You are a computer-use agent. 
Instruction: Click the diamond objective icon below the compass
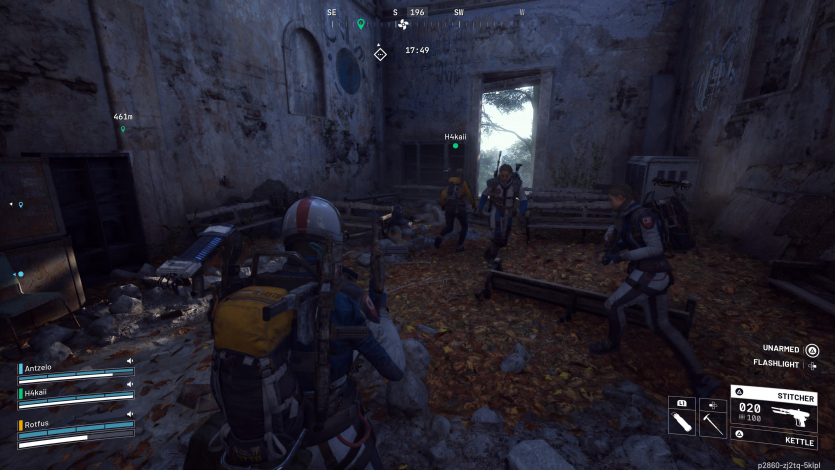[380, 53]
